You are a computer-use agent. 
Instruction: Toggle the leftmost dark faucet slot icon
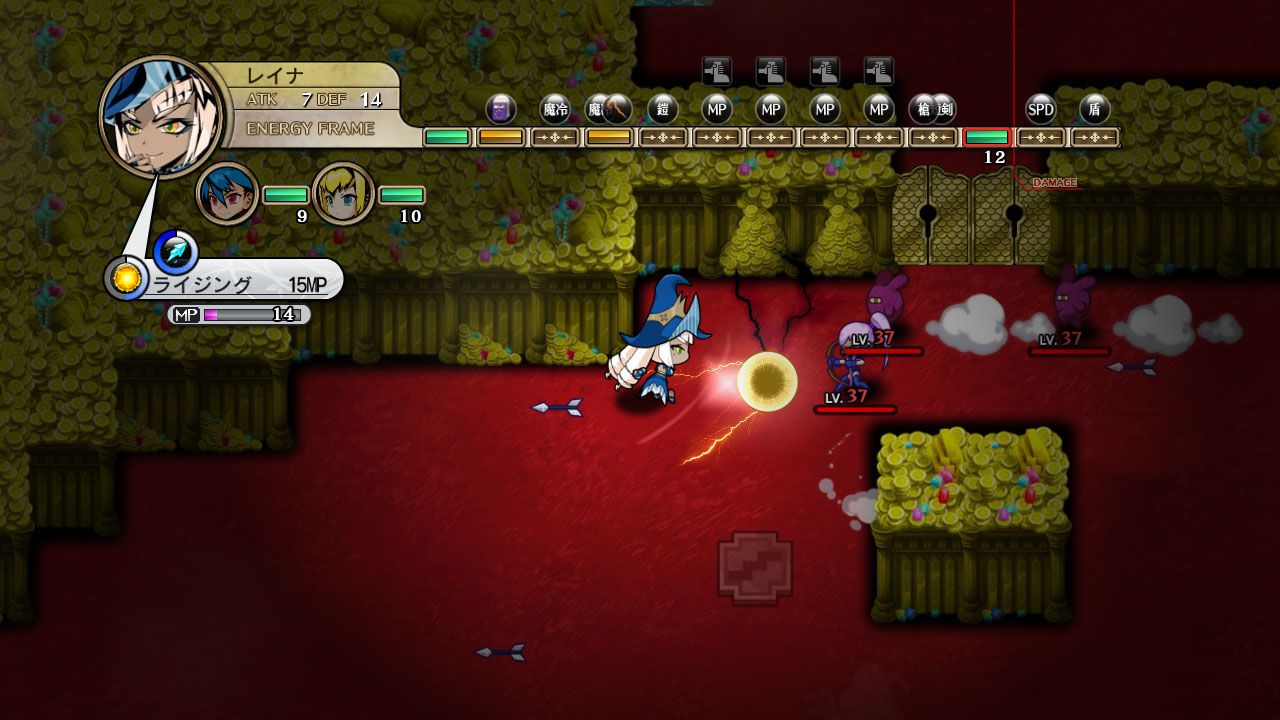tap(718, 71)
